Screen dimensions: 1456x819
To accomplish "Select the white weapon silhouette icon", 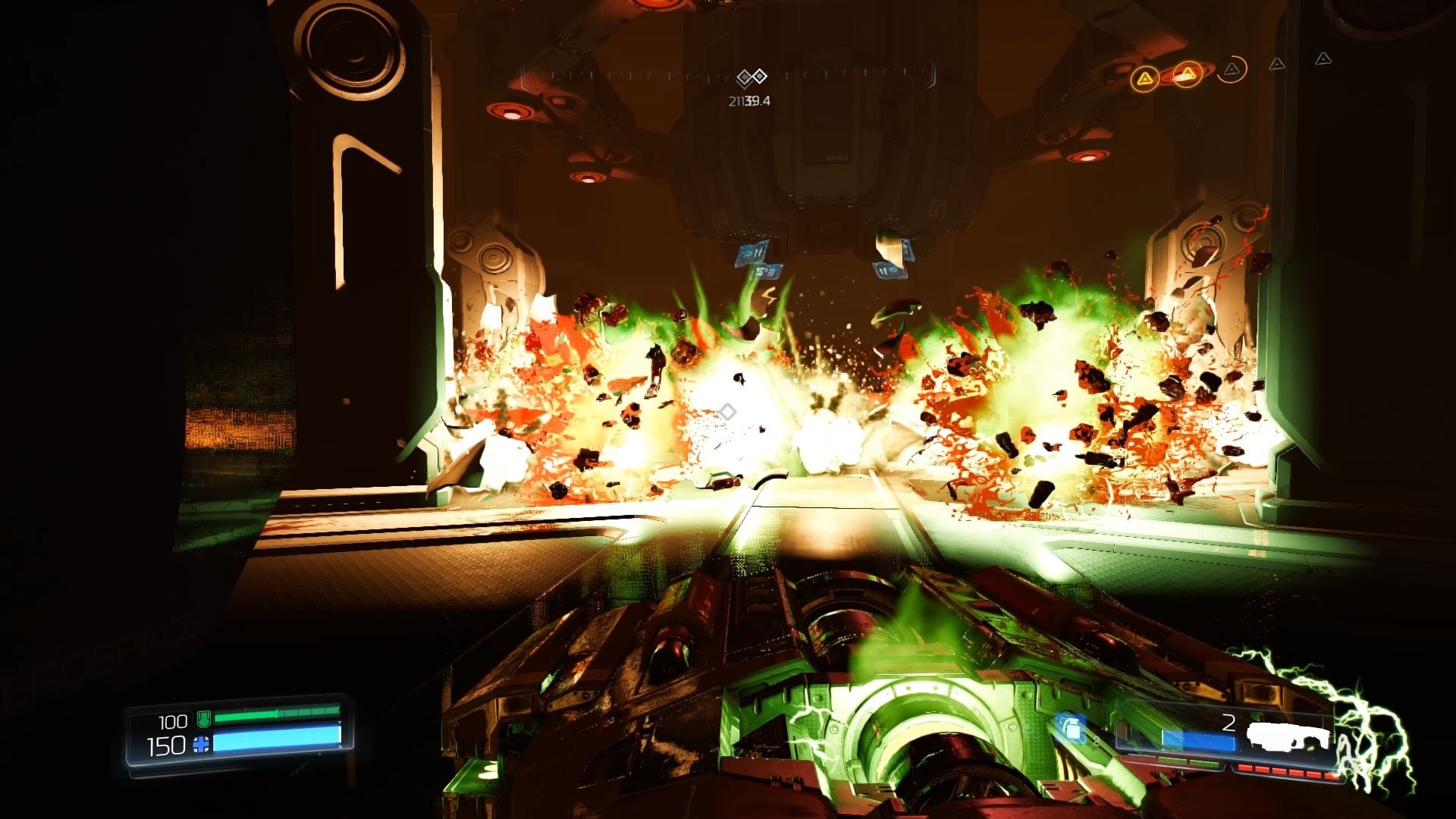I will [x=1288, y=735].
